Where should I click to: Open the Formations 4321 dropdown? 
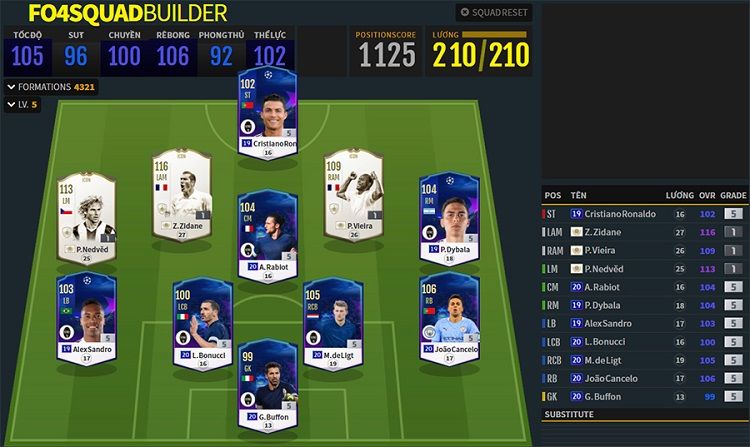51,87
